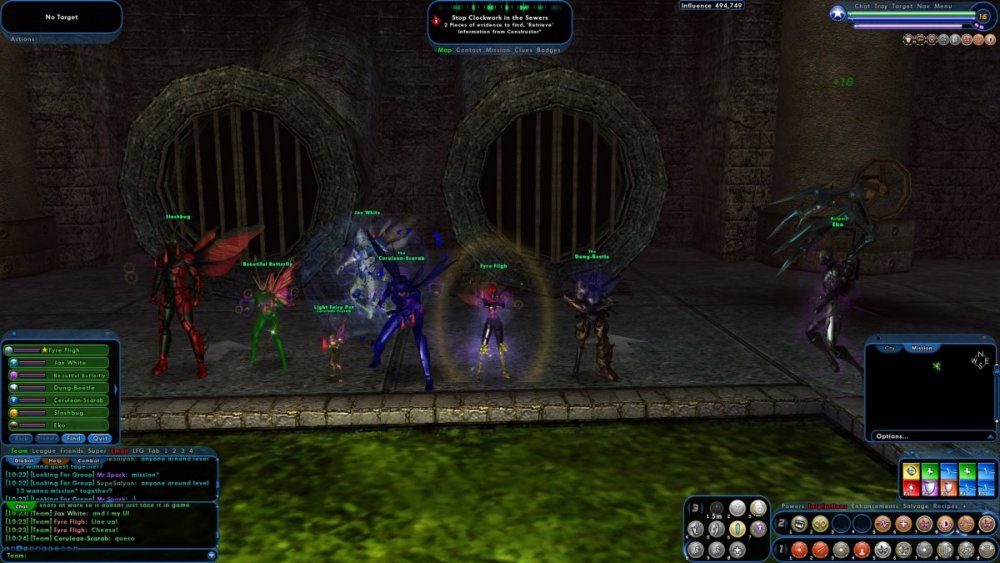Select the Help chat tab
1000x563 pixels.
click(58, 460)
